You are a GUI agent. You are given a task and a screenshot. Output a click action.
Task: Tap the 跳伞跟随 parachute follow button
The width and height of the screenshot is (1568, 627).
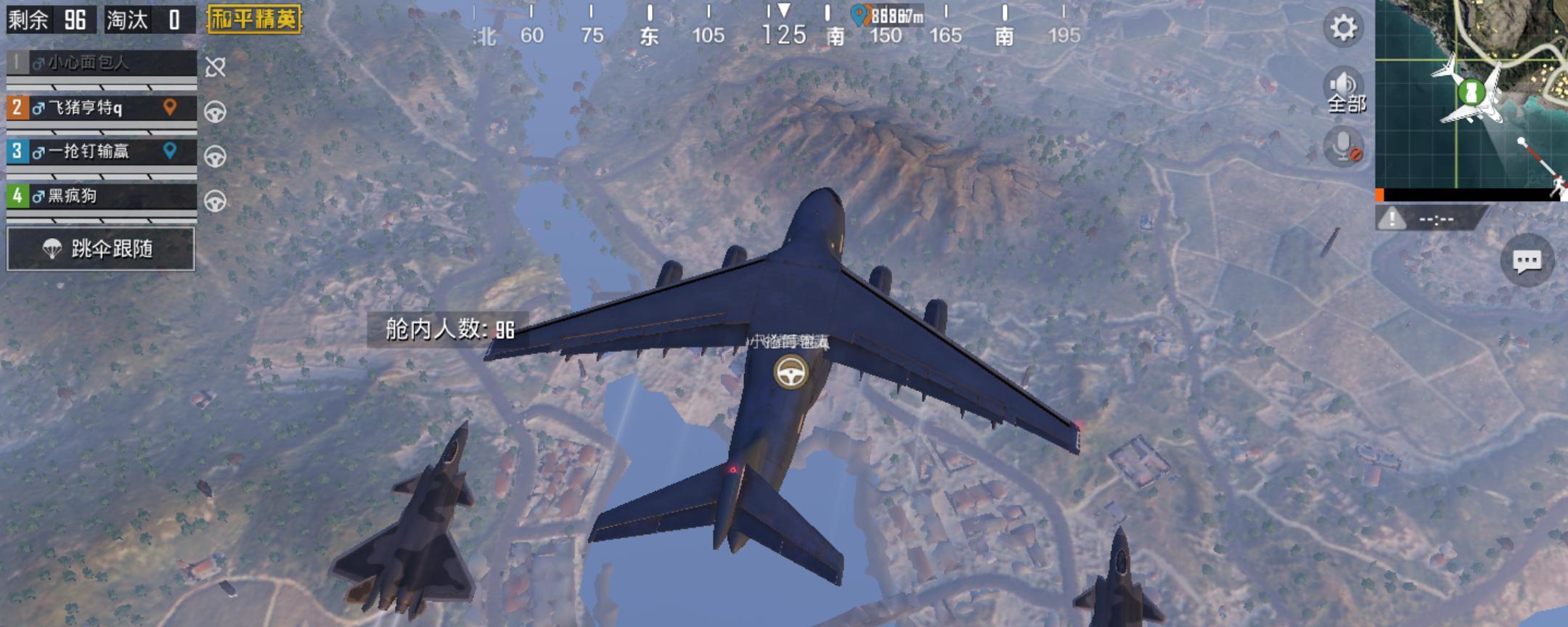[101, 249]
